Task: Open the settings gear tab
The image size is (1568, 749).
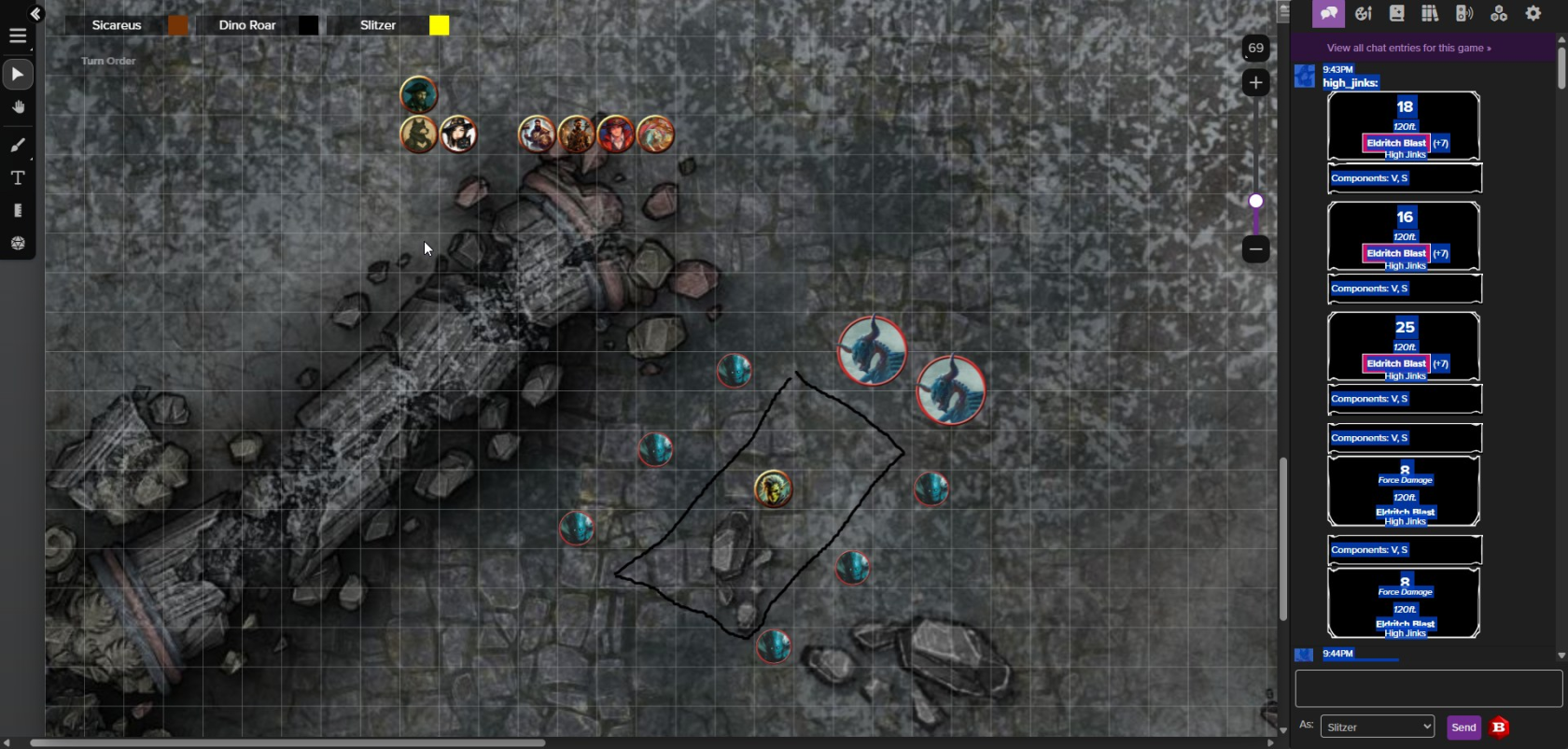Action: [x=1533, y=13]
